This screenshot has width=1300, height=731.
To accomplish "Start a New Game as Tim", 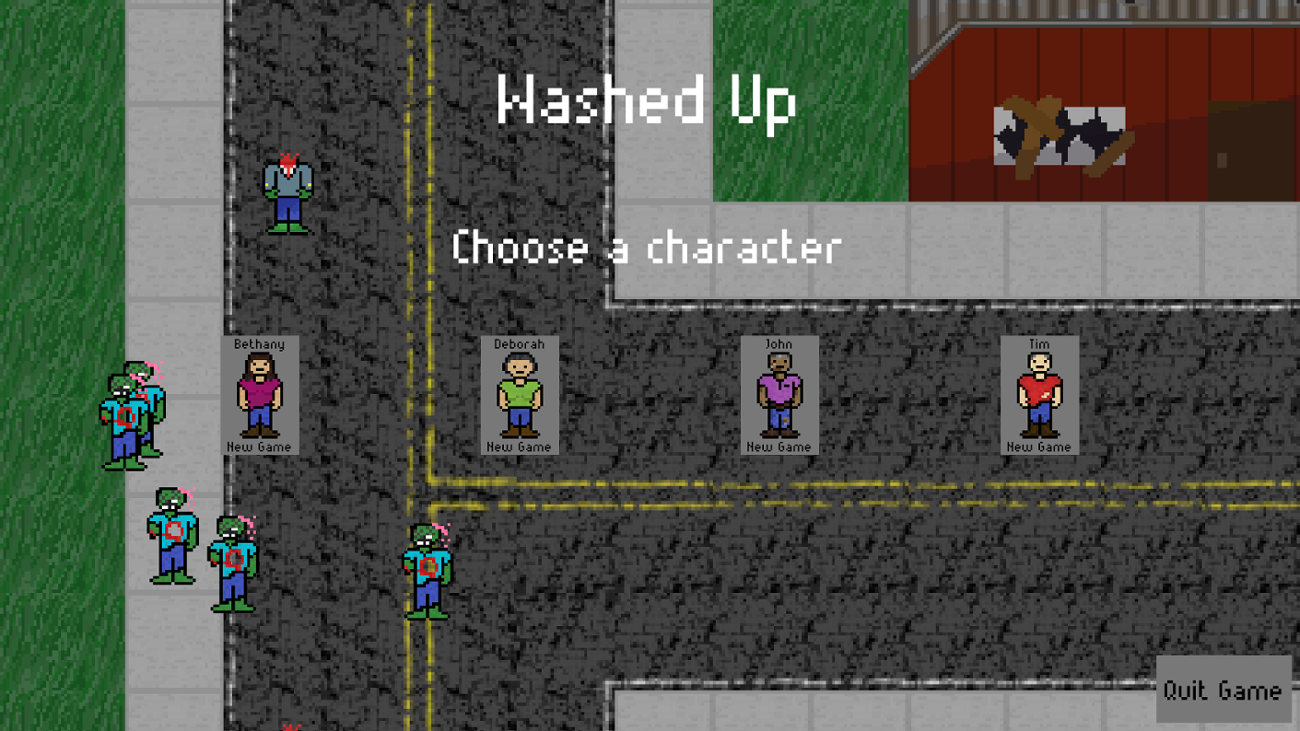I will point(1040,448).
